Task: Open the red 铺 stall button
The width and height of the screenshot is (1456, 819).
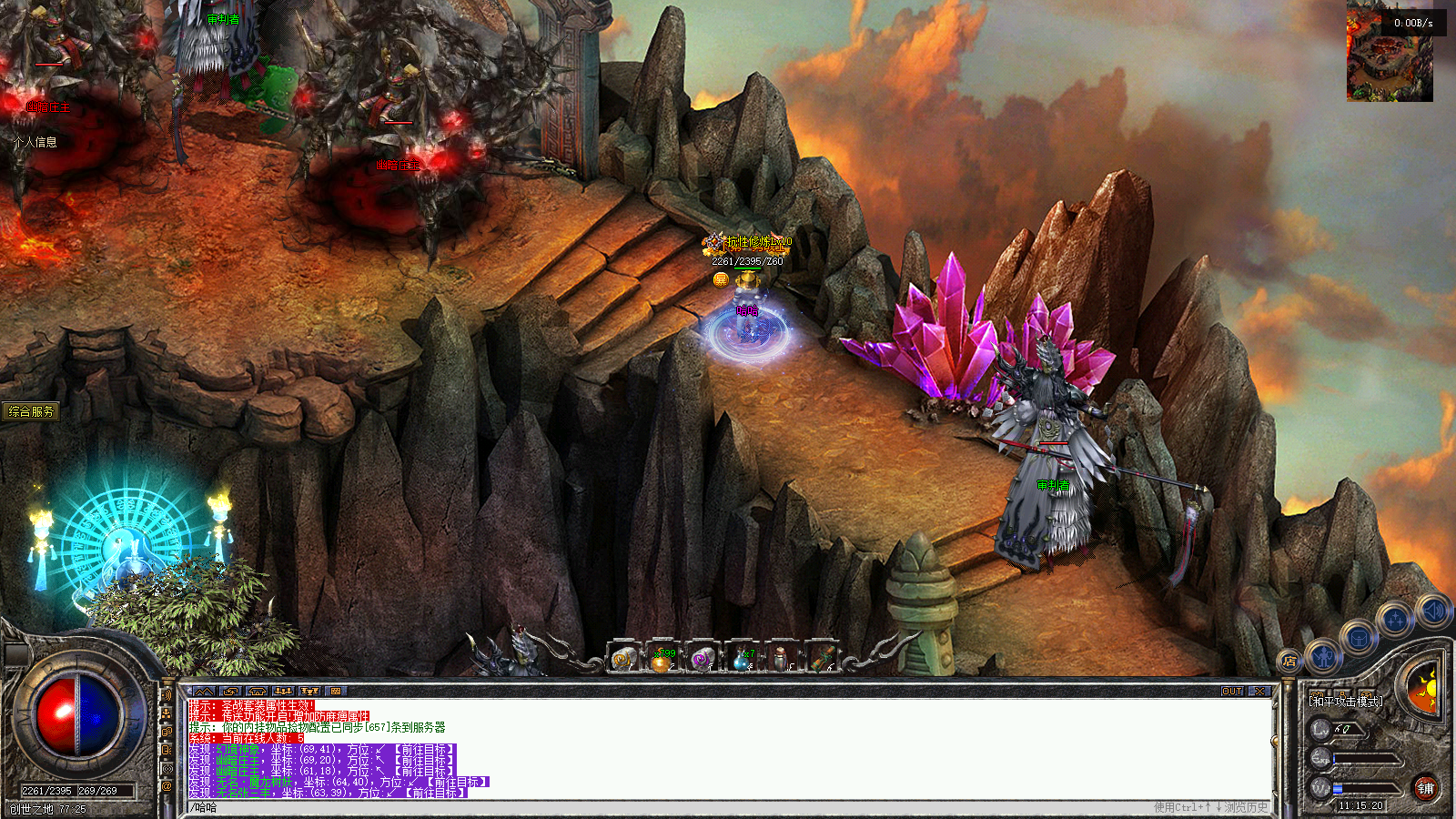Action: click(x=1426, y=788)
